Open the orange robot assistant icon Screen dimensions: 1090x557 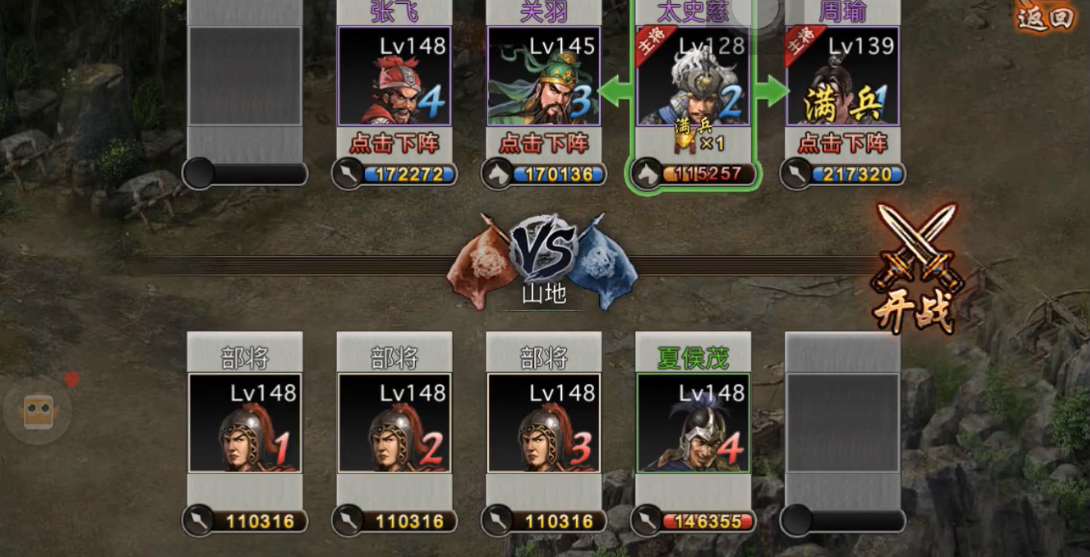pos(38,409)
